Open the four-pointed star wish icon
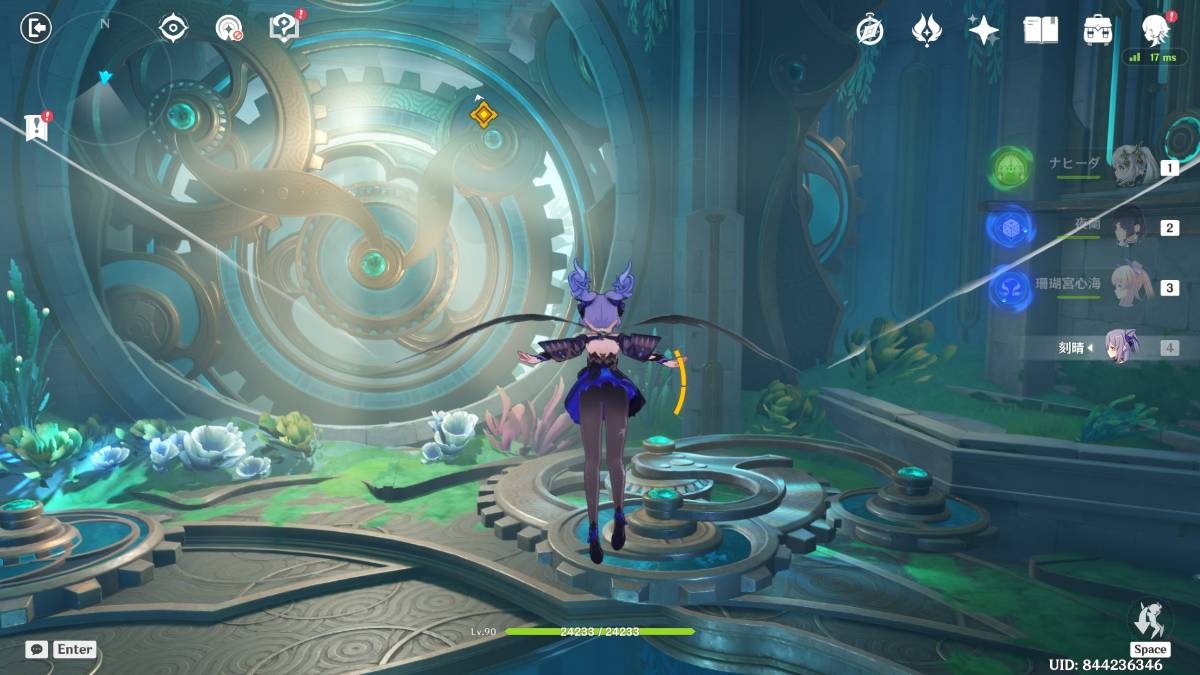 [x=984, y=30]
